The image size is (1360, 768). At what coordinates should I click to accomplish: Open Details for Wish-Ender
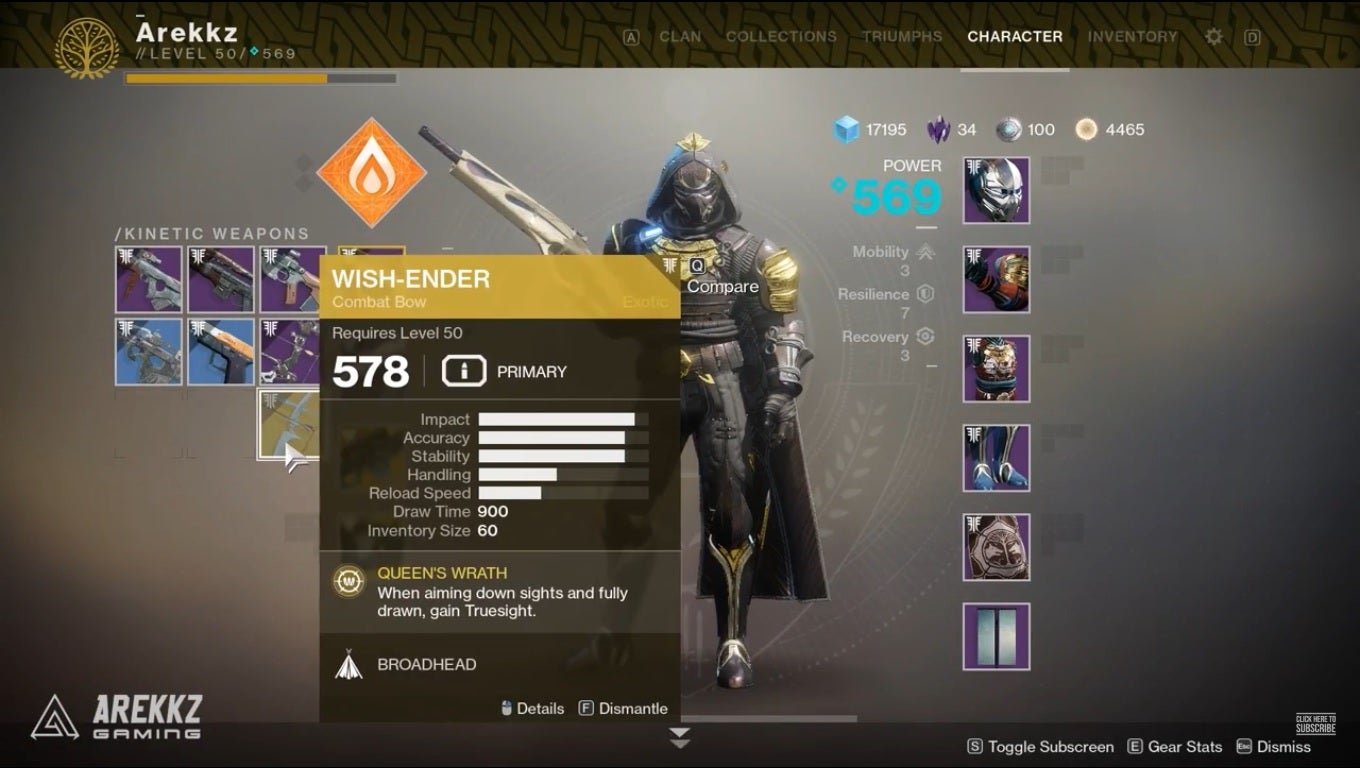coord(537,707)
